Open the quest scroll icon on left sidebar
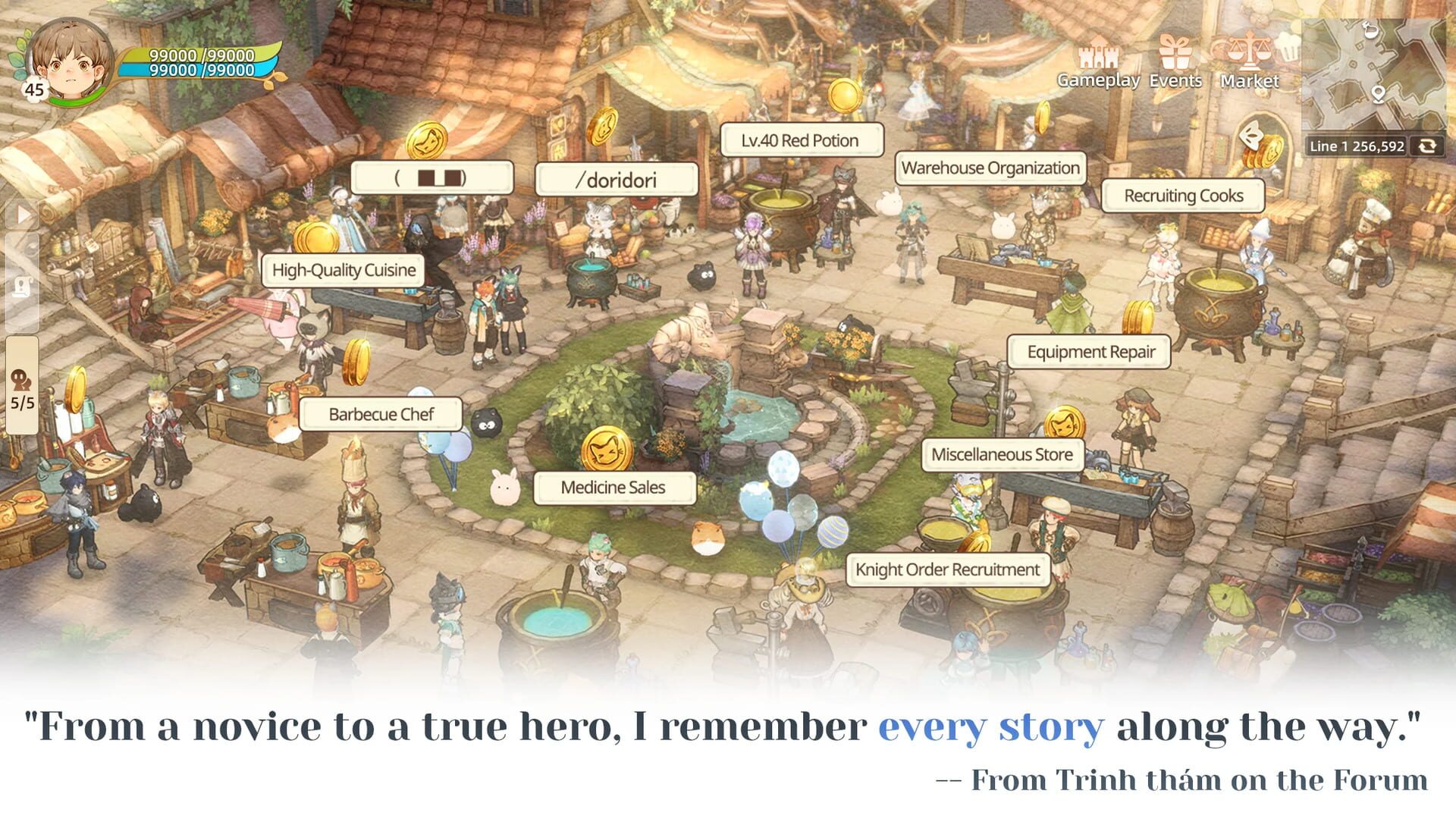Viewport: 1456px width, 819px height. pos(23,286)
